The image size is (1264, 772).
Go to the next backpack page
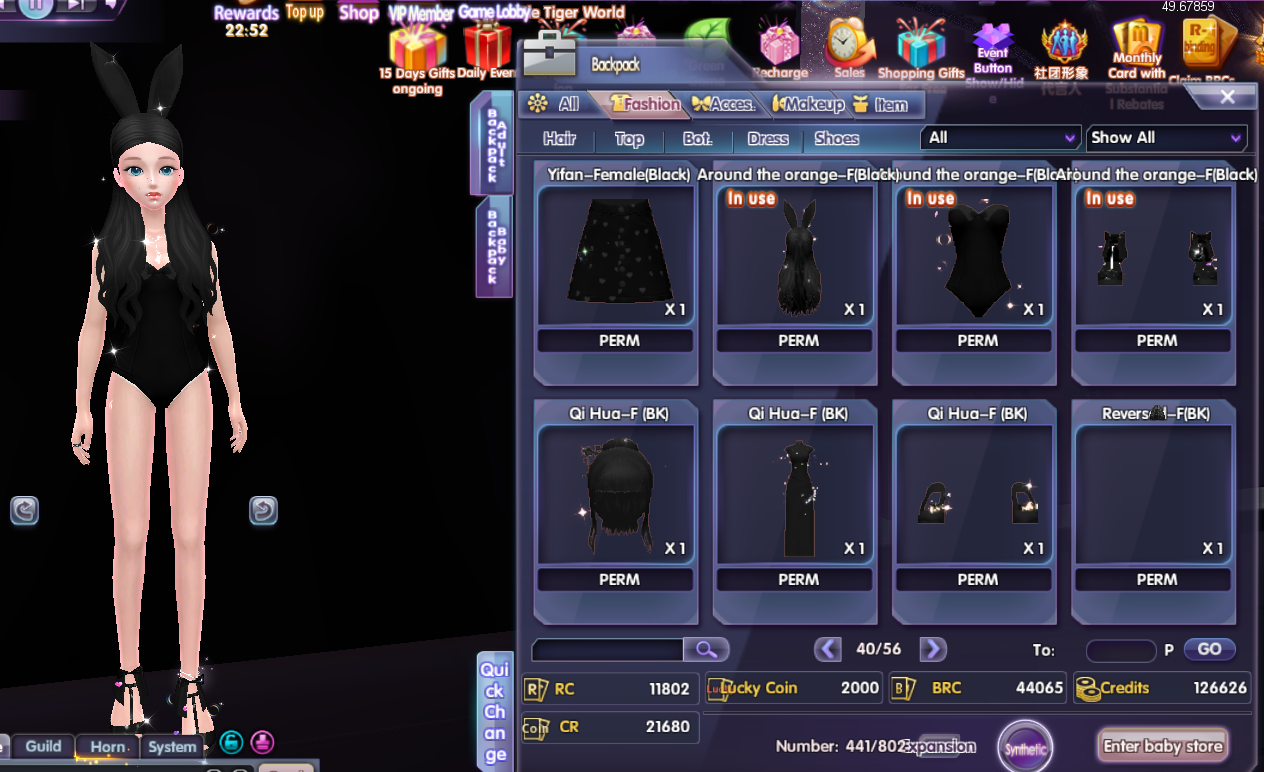pos(932,649)
